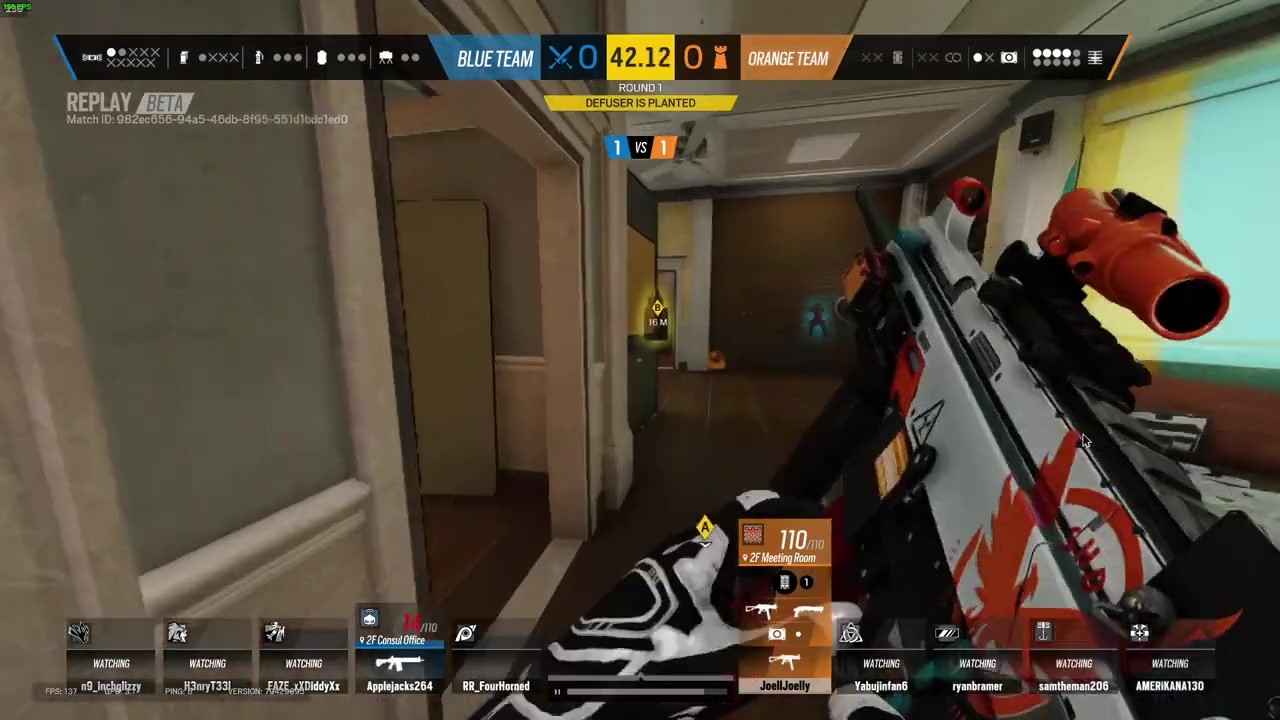Viewport: 1280px width, 720px height.
Task: Click the DEFUSER IS PLANTED banner
Action: [x=640, y=102]
